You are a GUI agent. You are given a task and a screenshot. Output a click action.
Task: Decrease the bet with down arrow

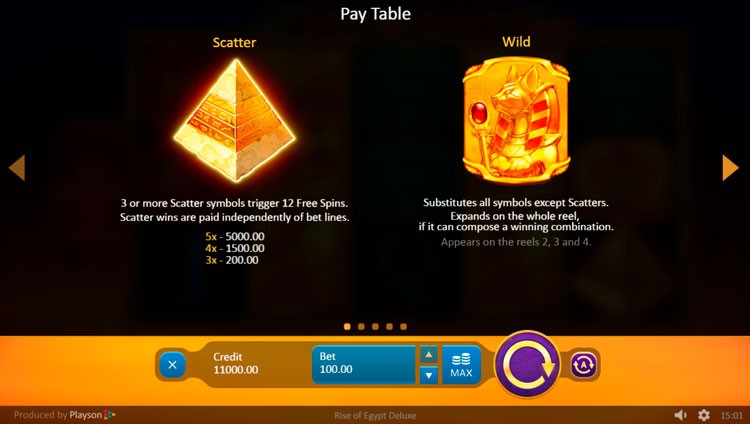pos(428,375)
